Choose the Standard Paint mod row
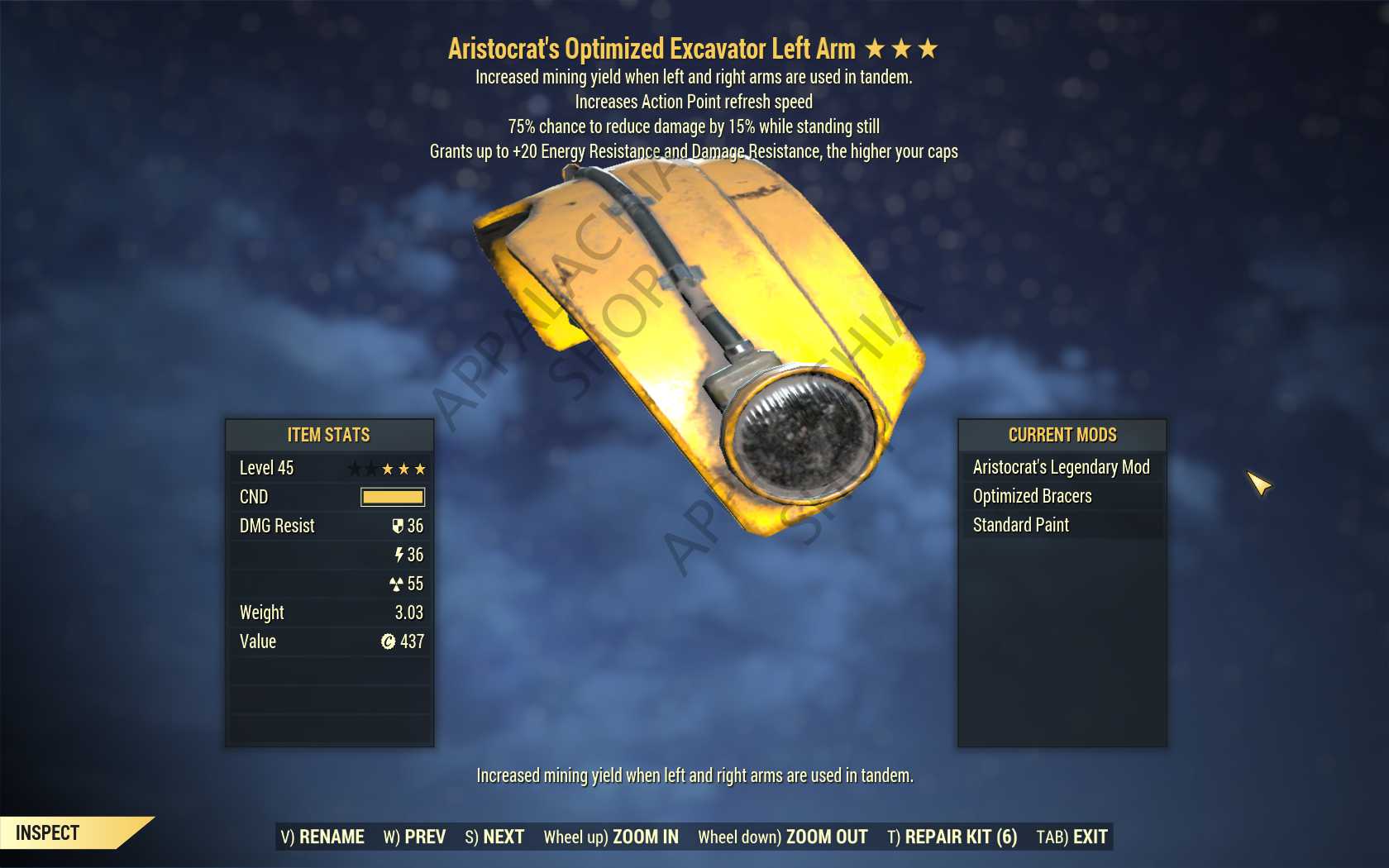 1020,525
